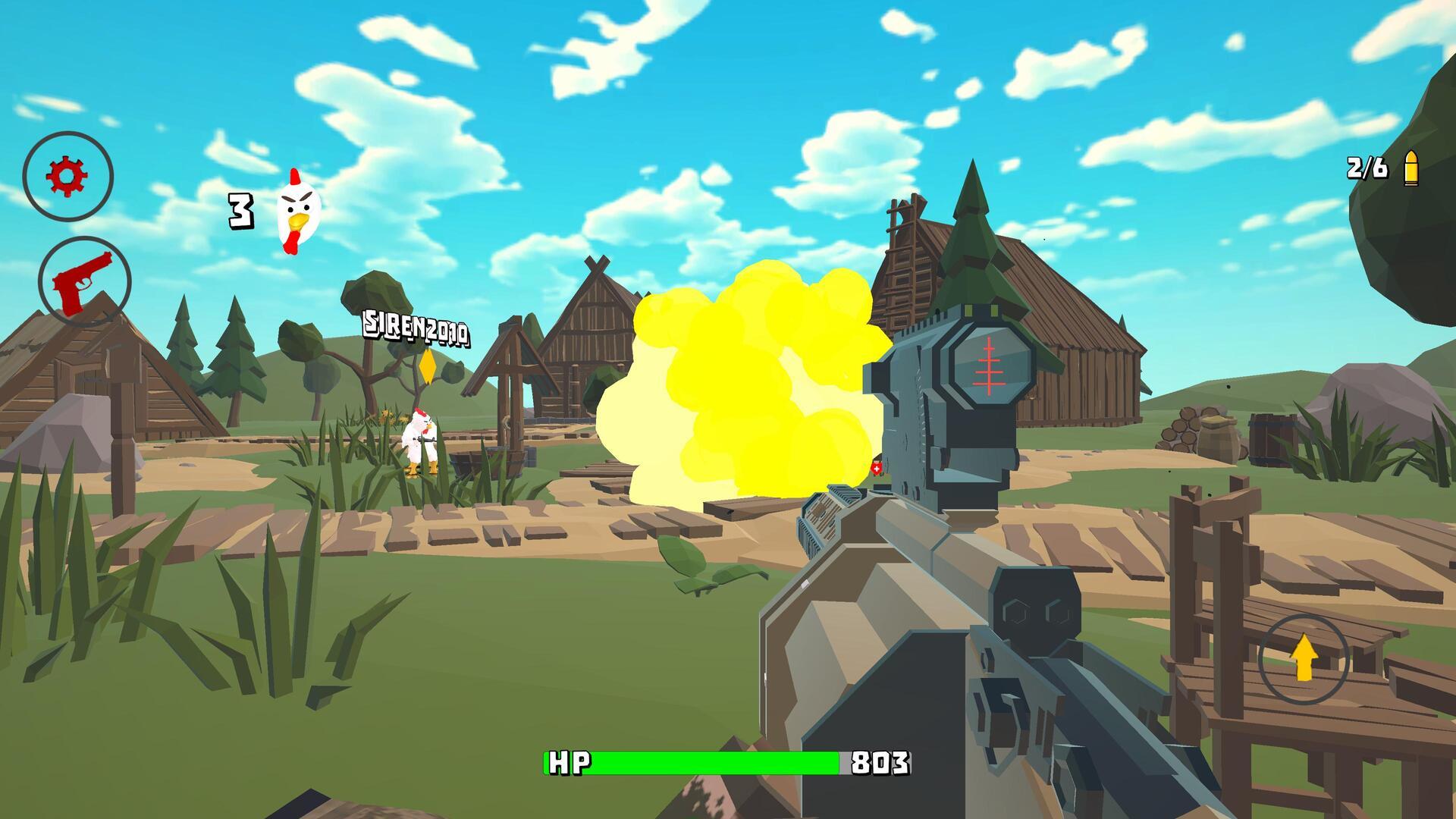The height and width of the screenshot is (819, 1456).
Task: Open the settings menu via the gear
Action: click(x=67, y=175)
